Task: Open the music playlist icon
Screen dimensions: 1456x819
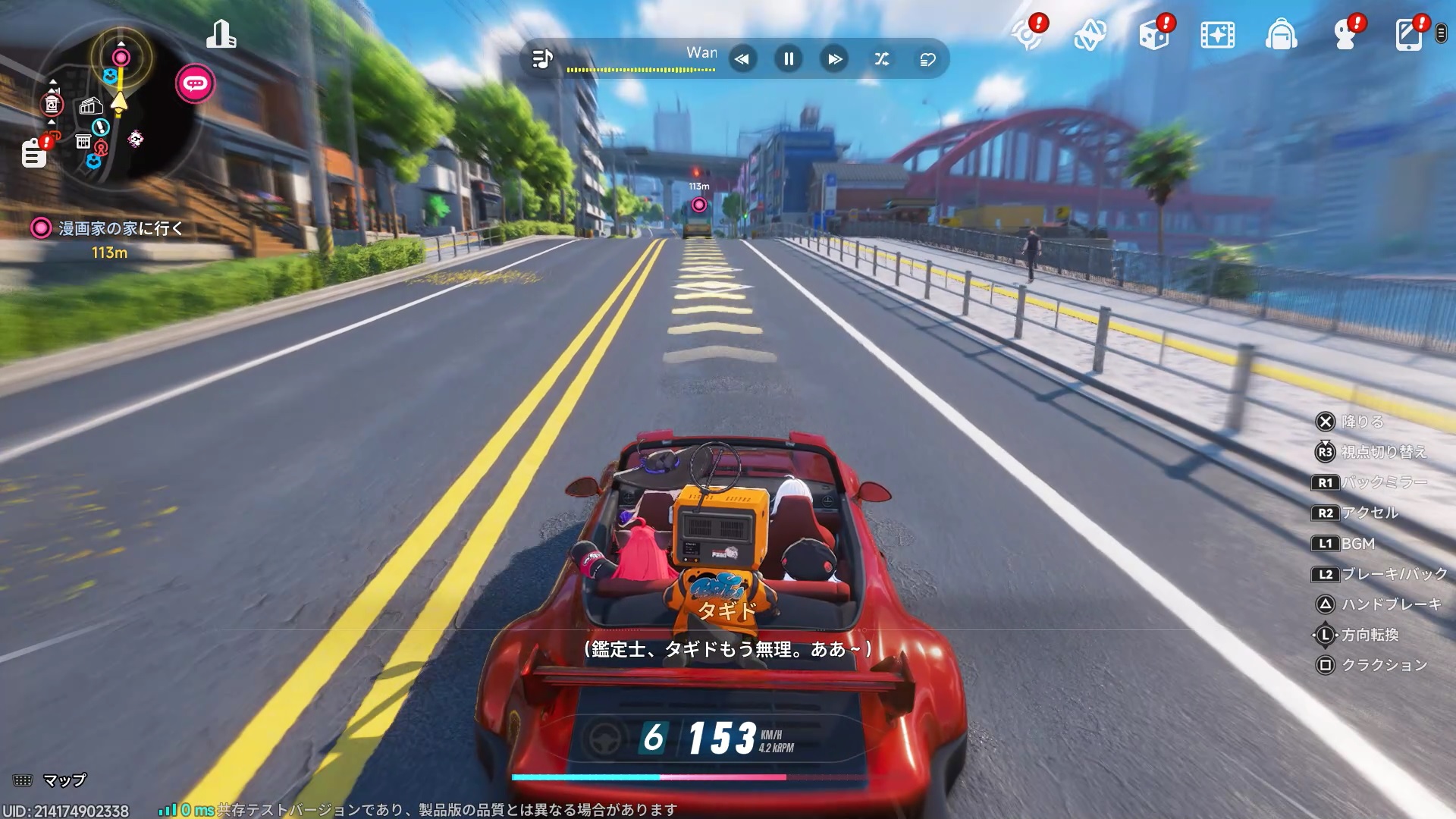Action: pyautogui.click(x=542, y=59)
